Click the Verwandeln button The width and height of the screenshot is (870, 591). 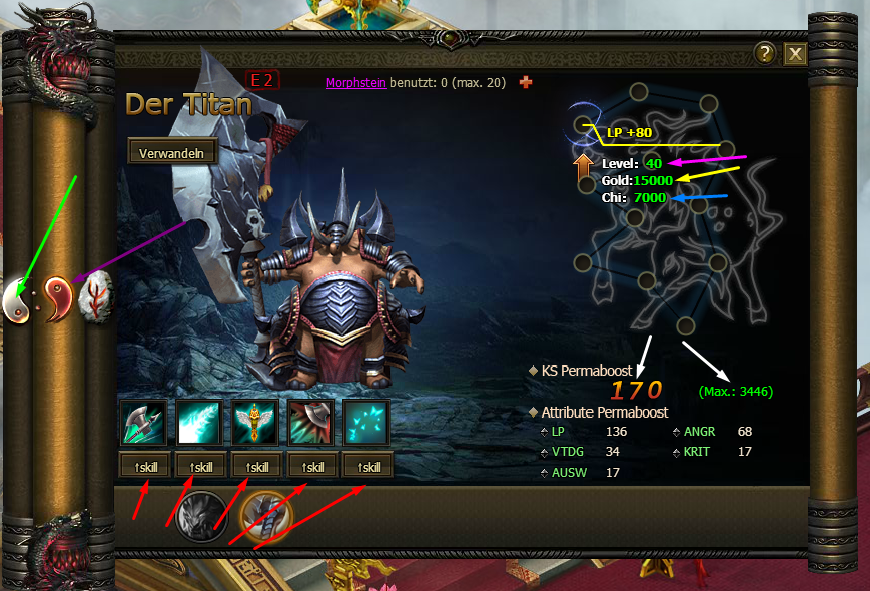click(172, 152)
